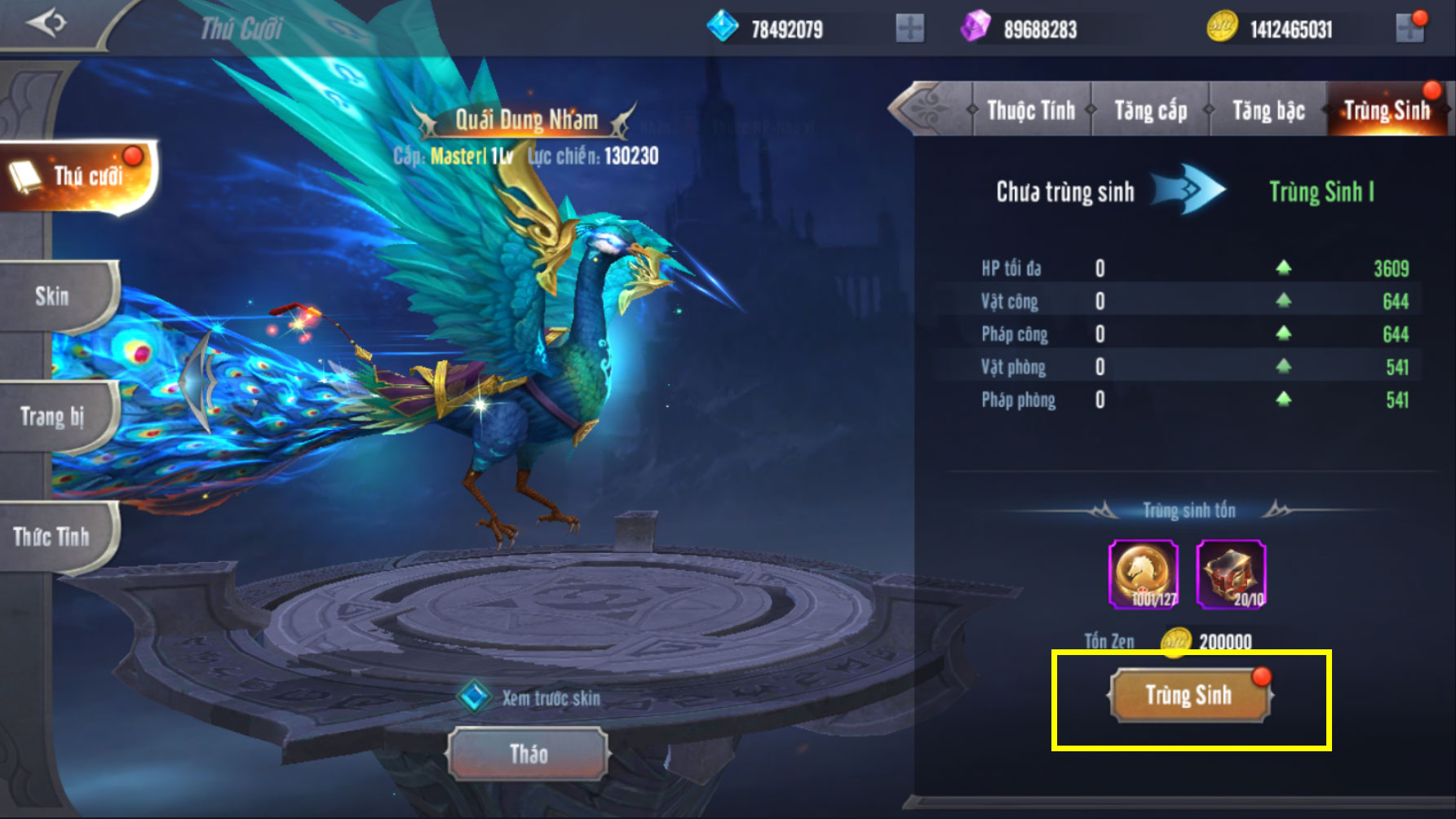
Task: Open the Thú cưỡi side tab
Action: click(x=77, y=175)
